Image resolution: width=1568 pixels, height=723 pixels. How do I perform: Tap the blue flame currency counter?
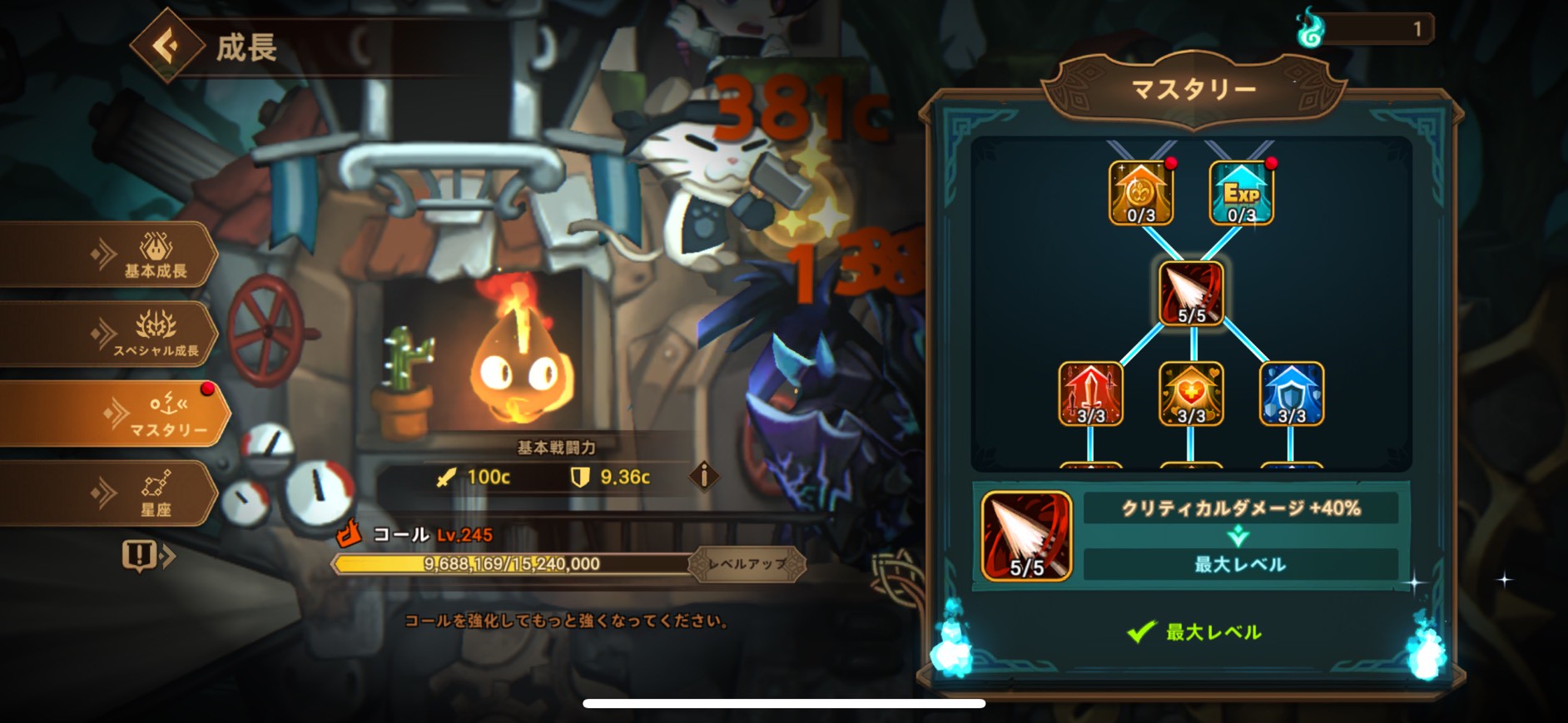pyautogui.click(x=1365, y=29)
